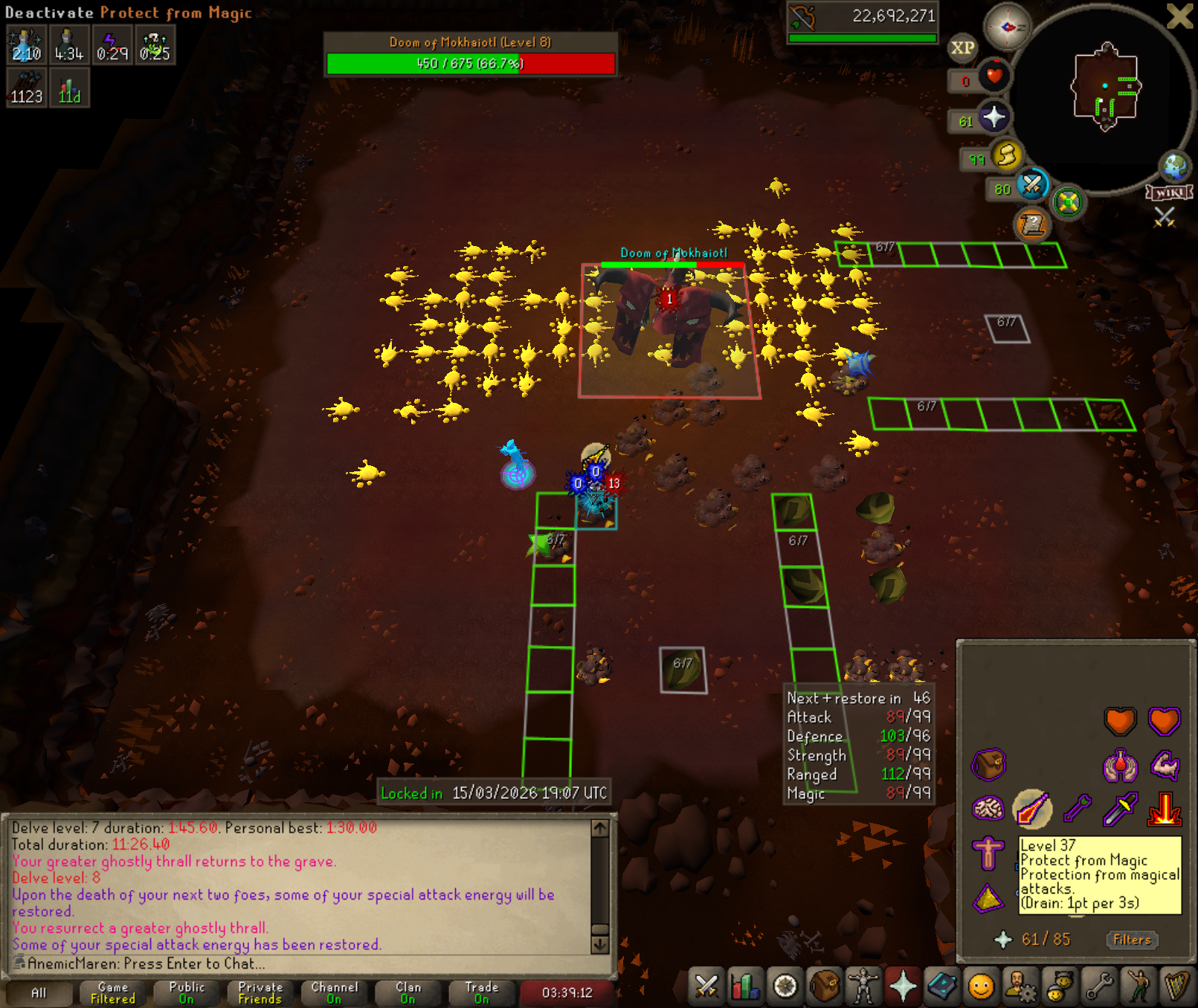The height and width of the screenshot is (1008, 1198).
Task: Switch to the Combat Options tab
Action: coord(706,986)
